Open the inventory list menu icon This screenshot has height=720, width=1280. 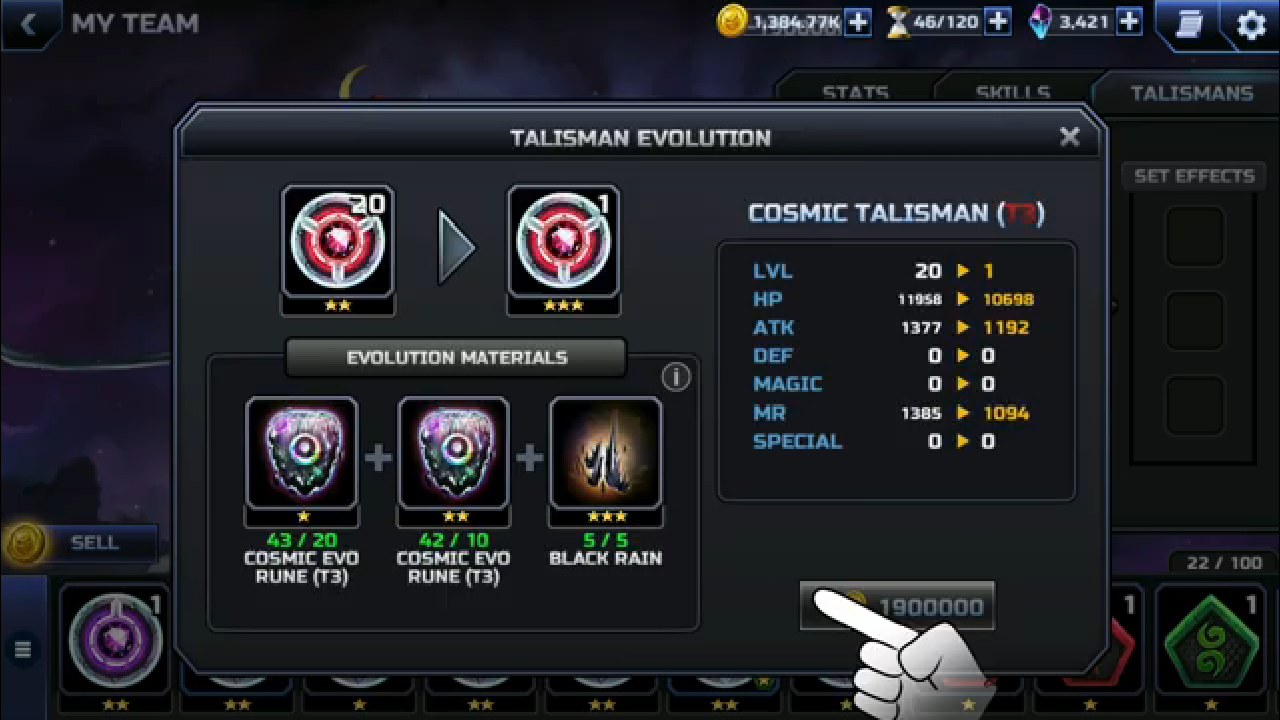22,649
